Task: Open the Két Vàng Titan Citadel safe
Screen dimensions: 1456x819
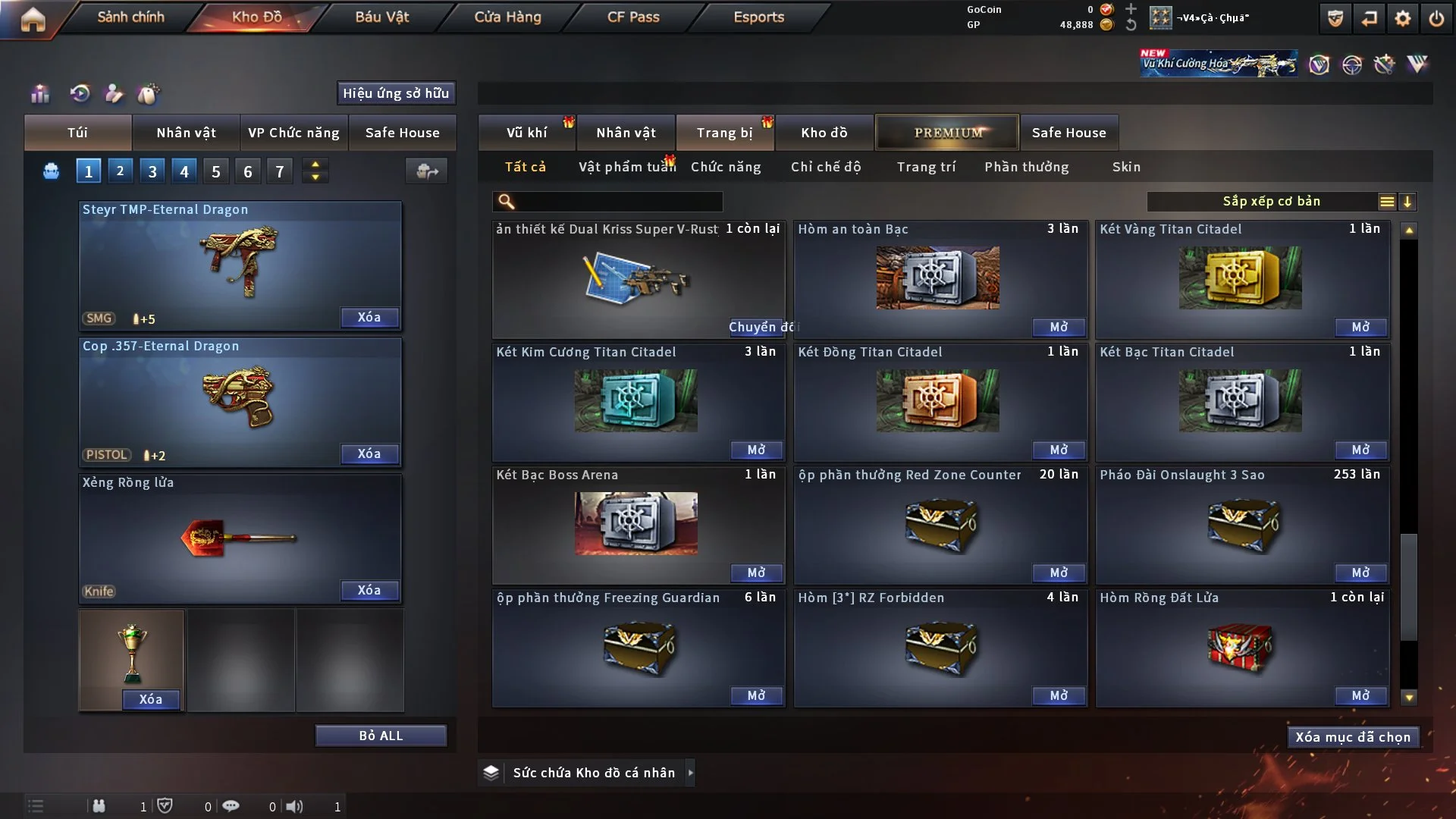Action: [1360, 327]
